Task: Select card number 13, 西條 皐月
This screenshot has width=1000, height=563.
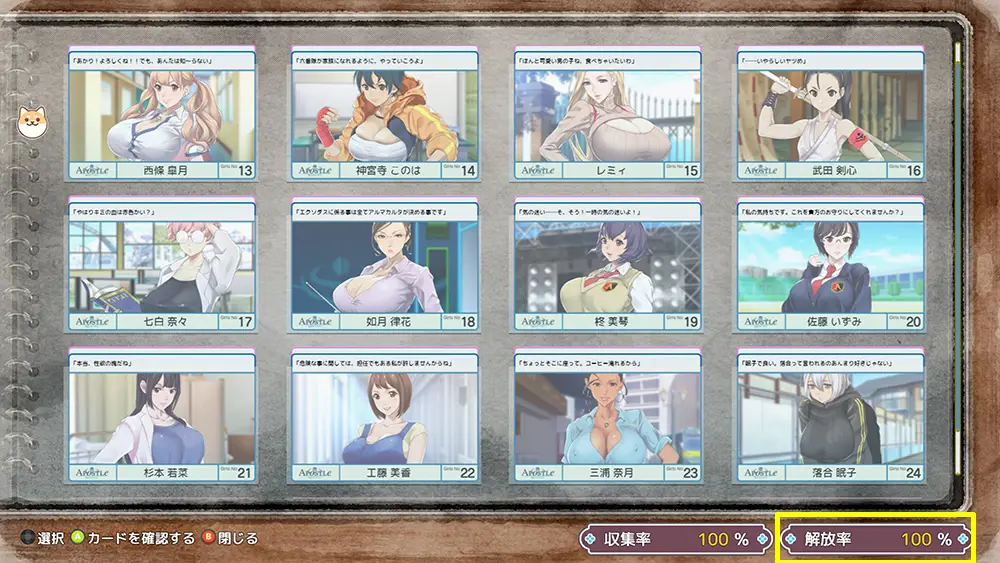Action: click(x=161, y=114)
